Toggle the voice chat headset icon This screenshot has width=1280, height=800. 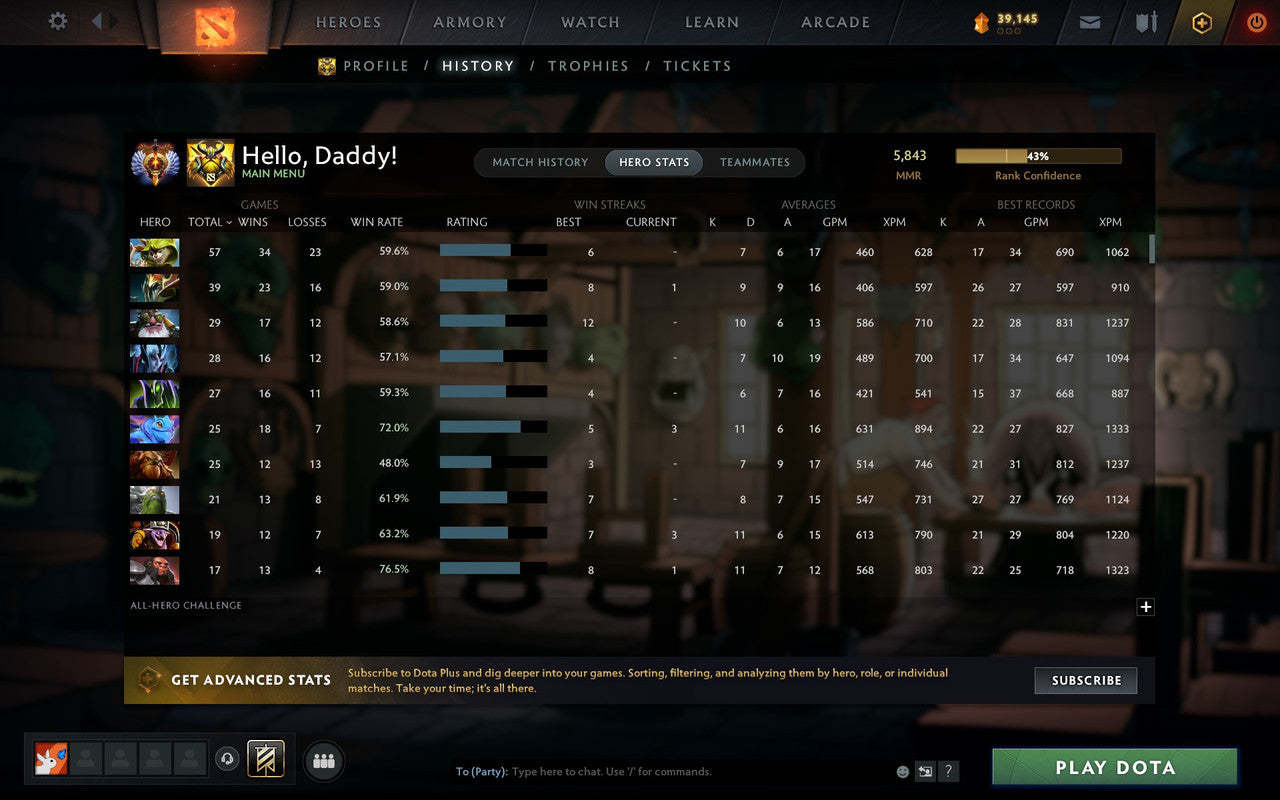[x=228, y=759]
